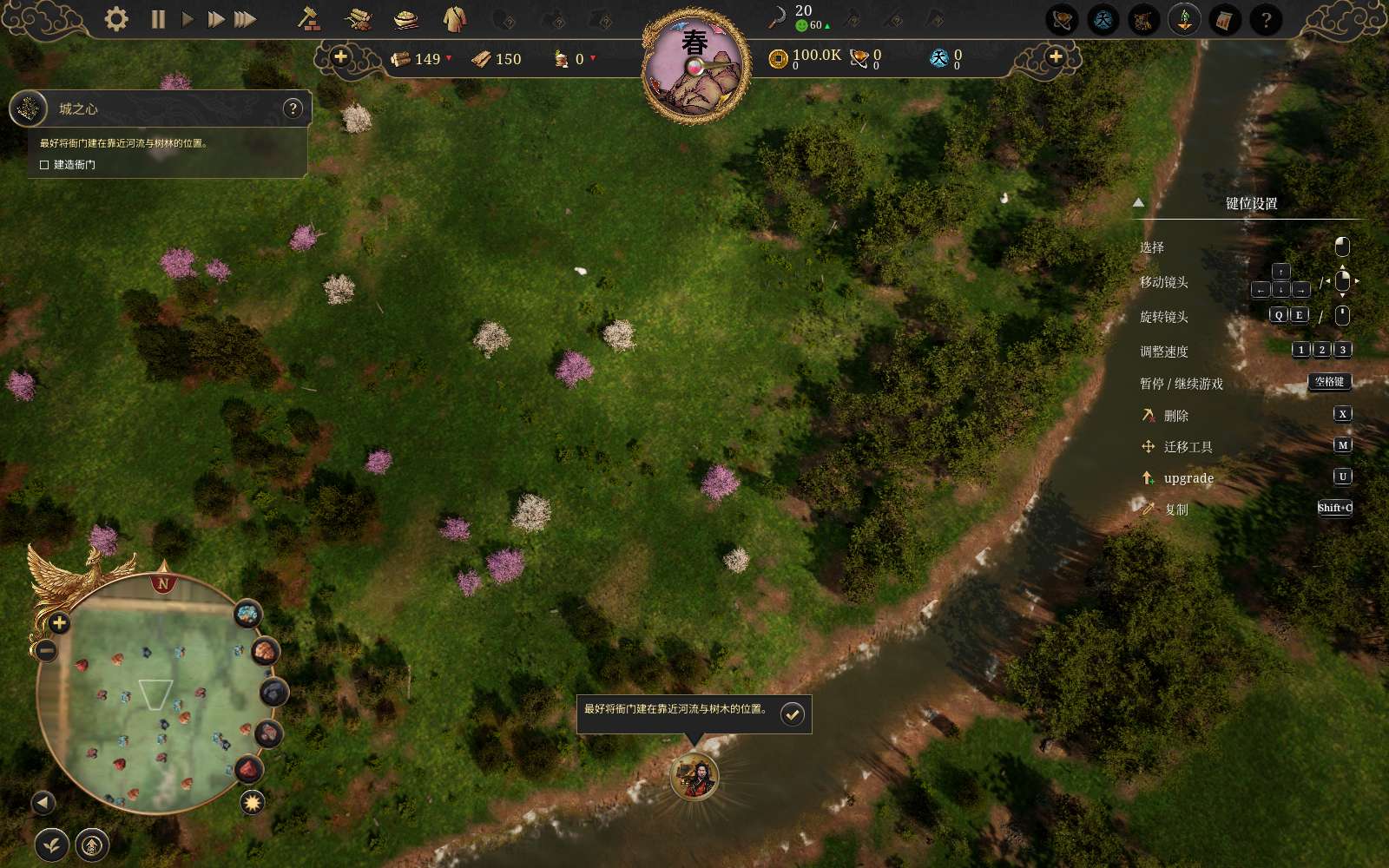Collapse the minimap with the left arrow
Viewport: 1389px width, 868px height.
point(43,803)
